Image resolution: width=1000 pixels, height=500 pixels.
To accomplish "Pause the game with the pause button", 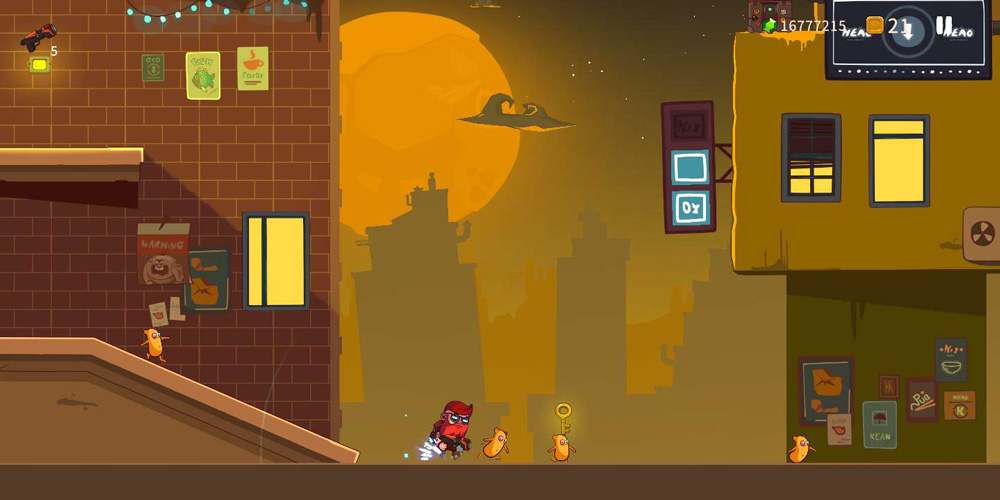I will pyautogui.click(x=944, y=26).
